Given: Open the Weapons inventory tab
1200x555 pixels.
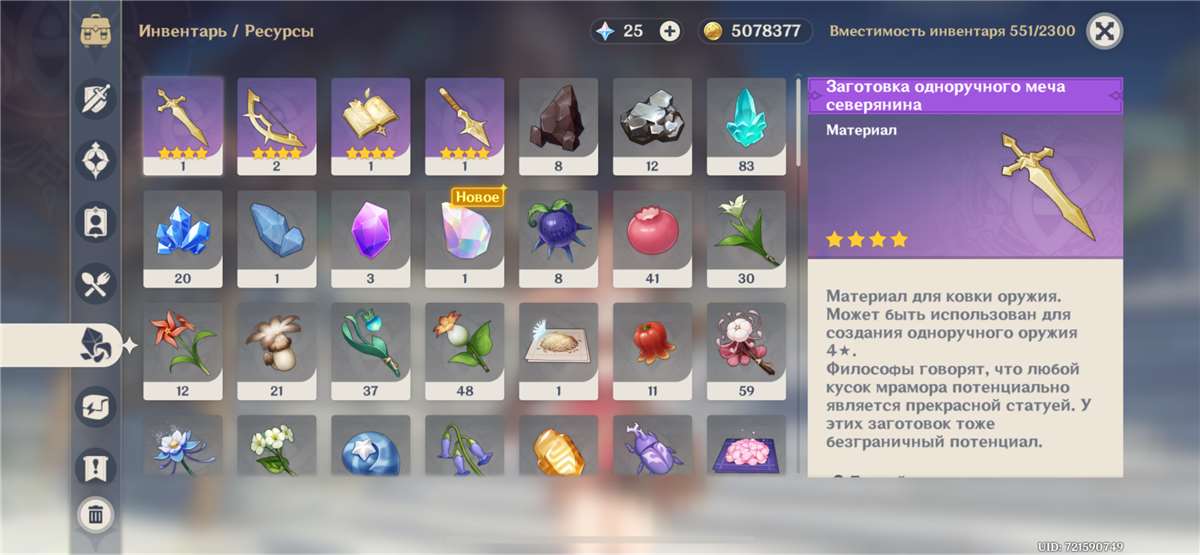Looking at the screenshot, I should [x=97, y=98].
